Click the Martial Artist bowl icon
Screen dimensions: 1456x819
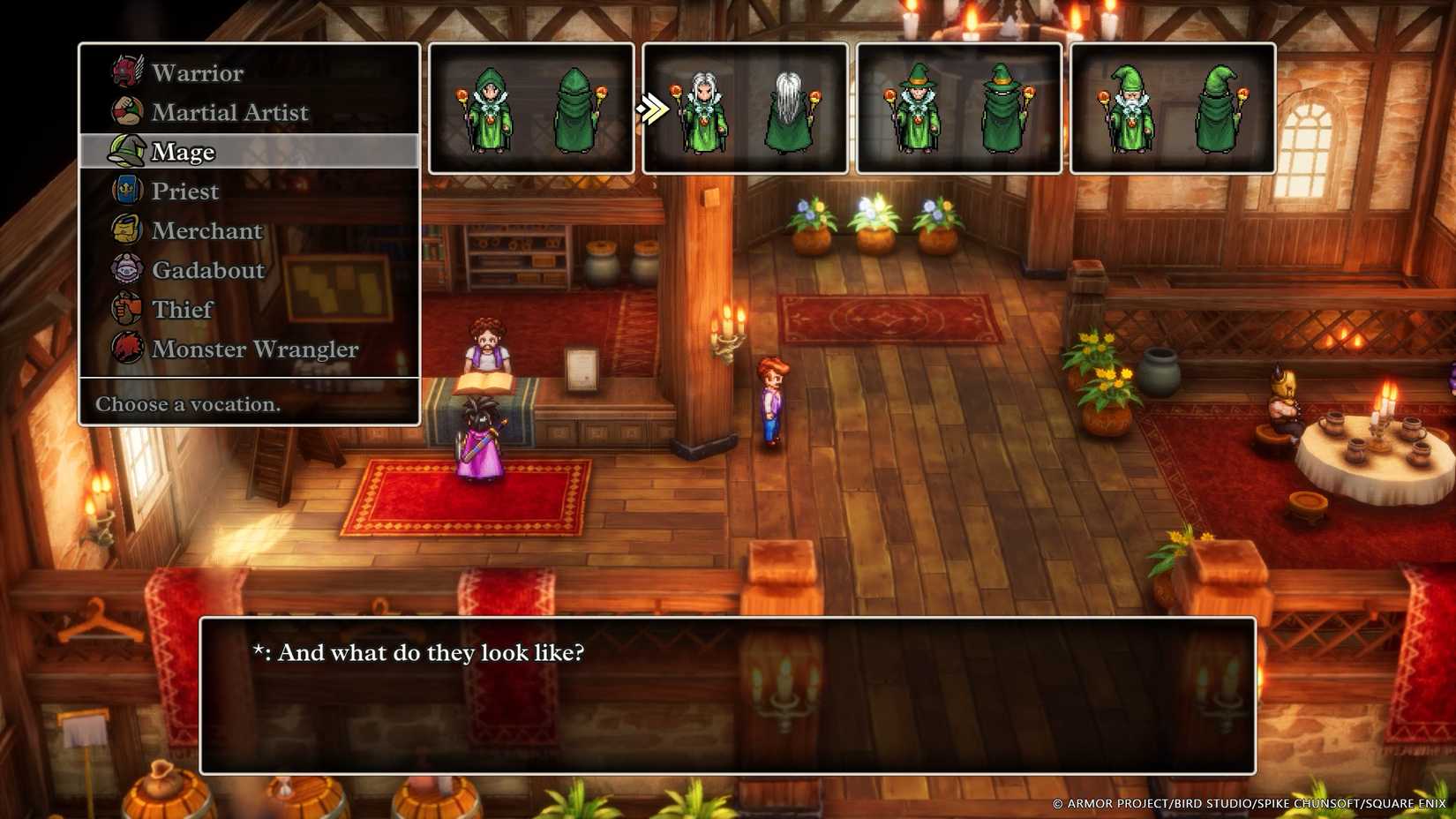click(126, 111)
